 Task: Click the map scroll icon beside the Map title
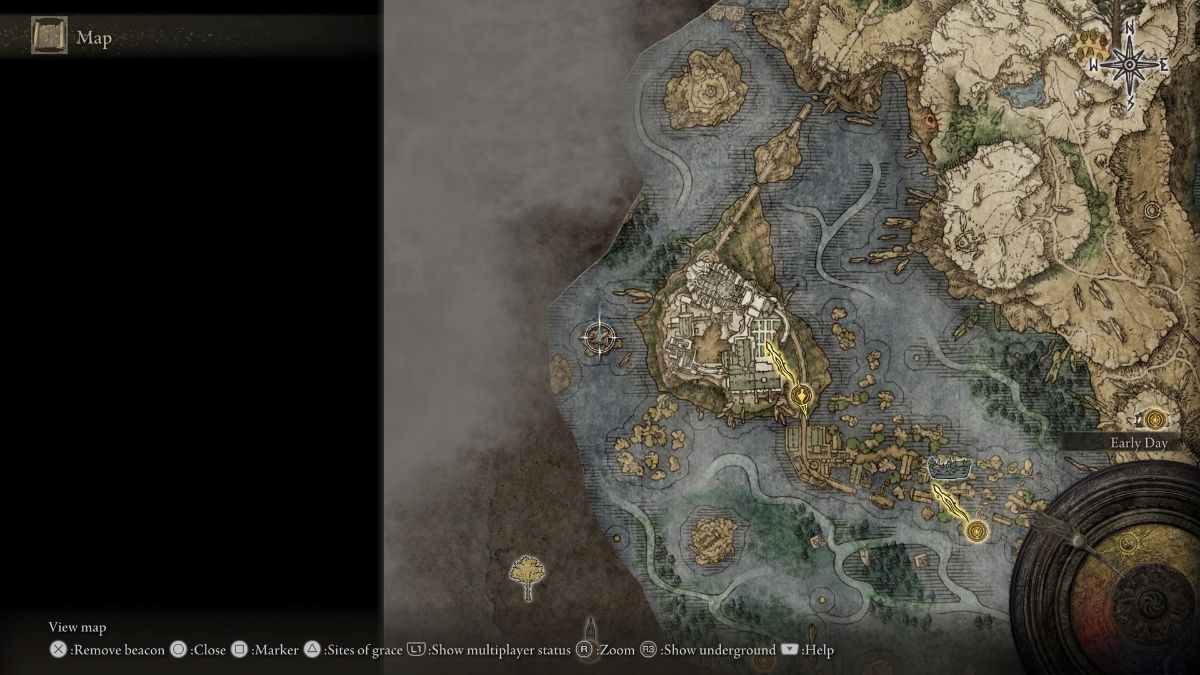click(x=49, y=37)
